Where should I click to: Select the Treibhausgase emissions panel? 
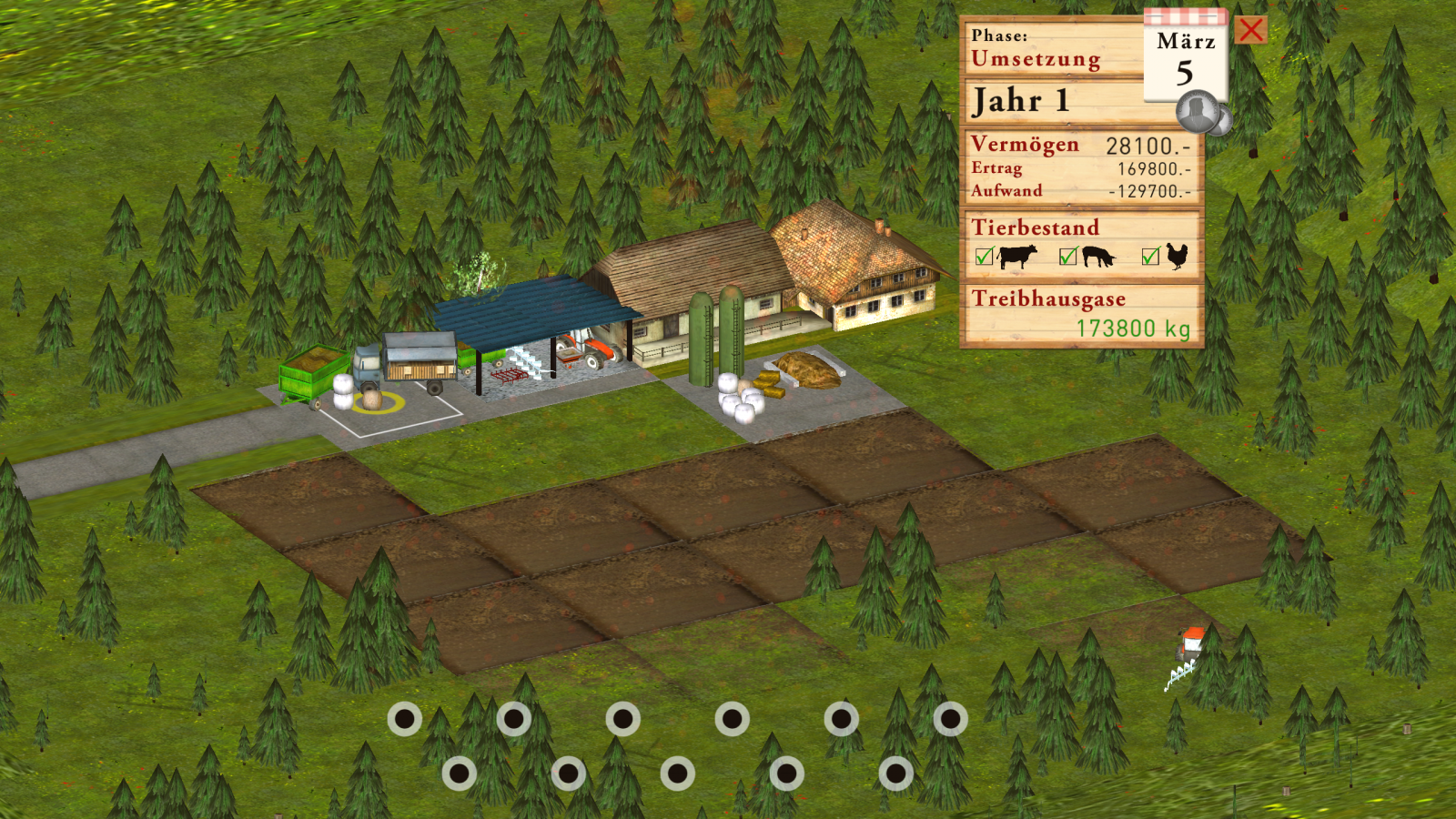(1082, 315)
